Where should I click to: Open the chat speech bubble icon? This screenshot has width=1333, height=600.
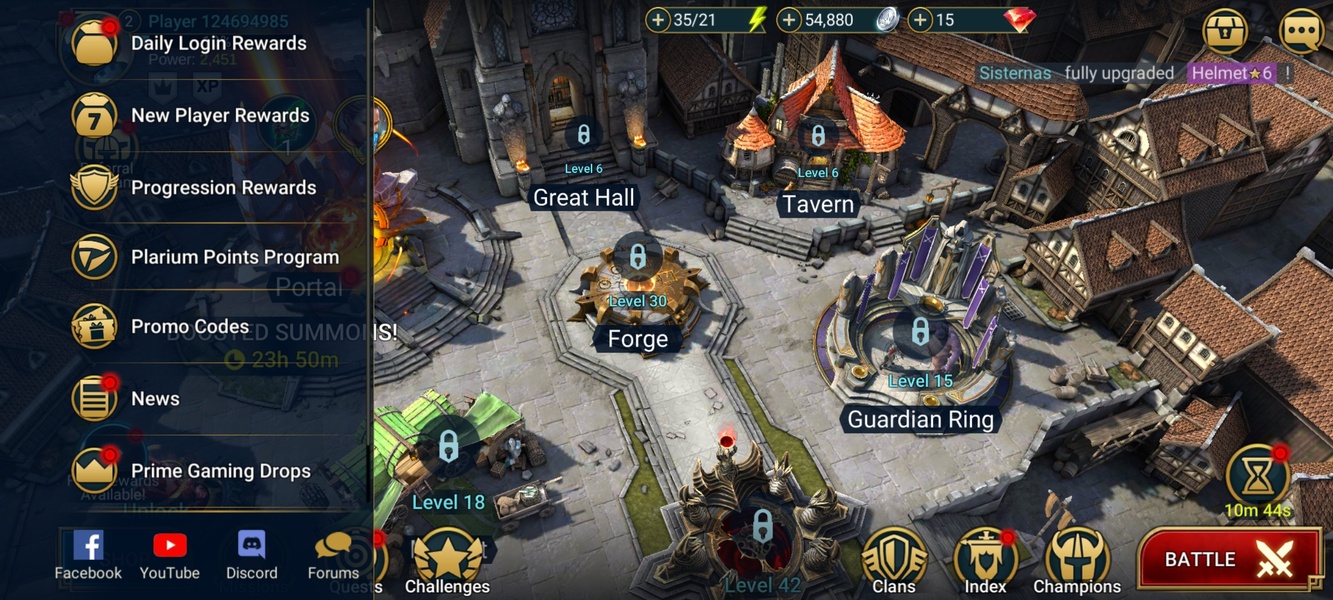coord(1301,32)
